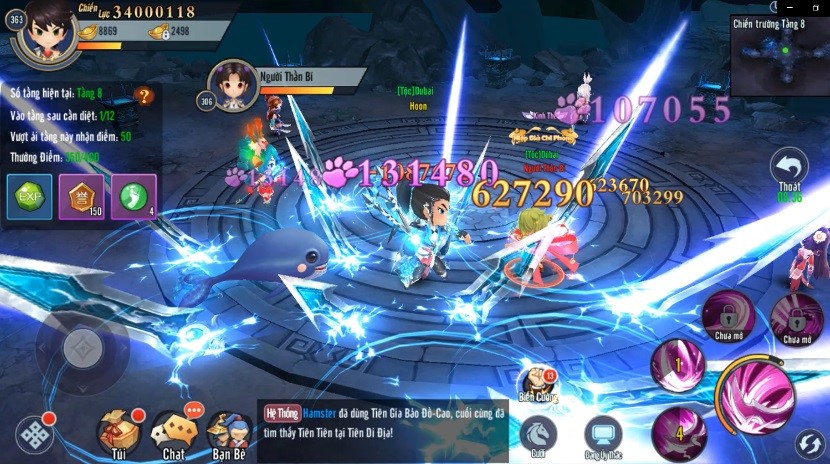Toggle the Đang Ủy Thác auto-battle button
Image resolution: width=830 pixels, height=464 pixels.
[x=603, y=435]
